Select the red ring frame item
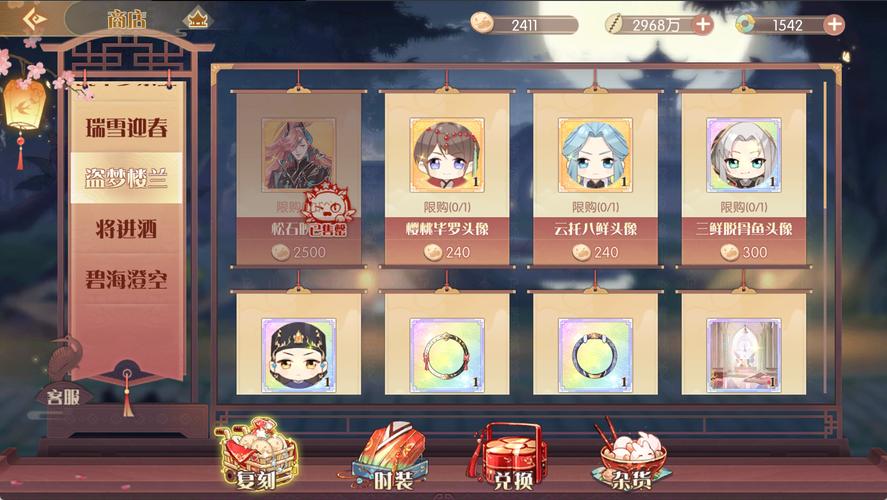 click(447, 354)
